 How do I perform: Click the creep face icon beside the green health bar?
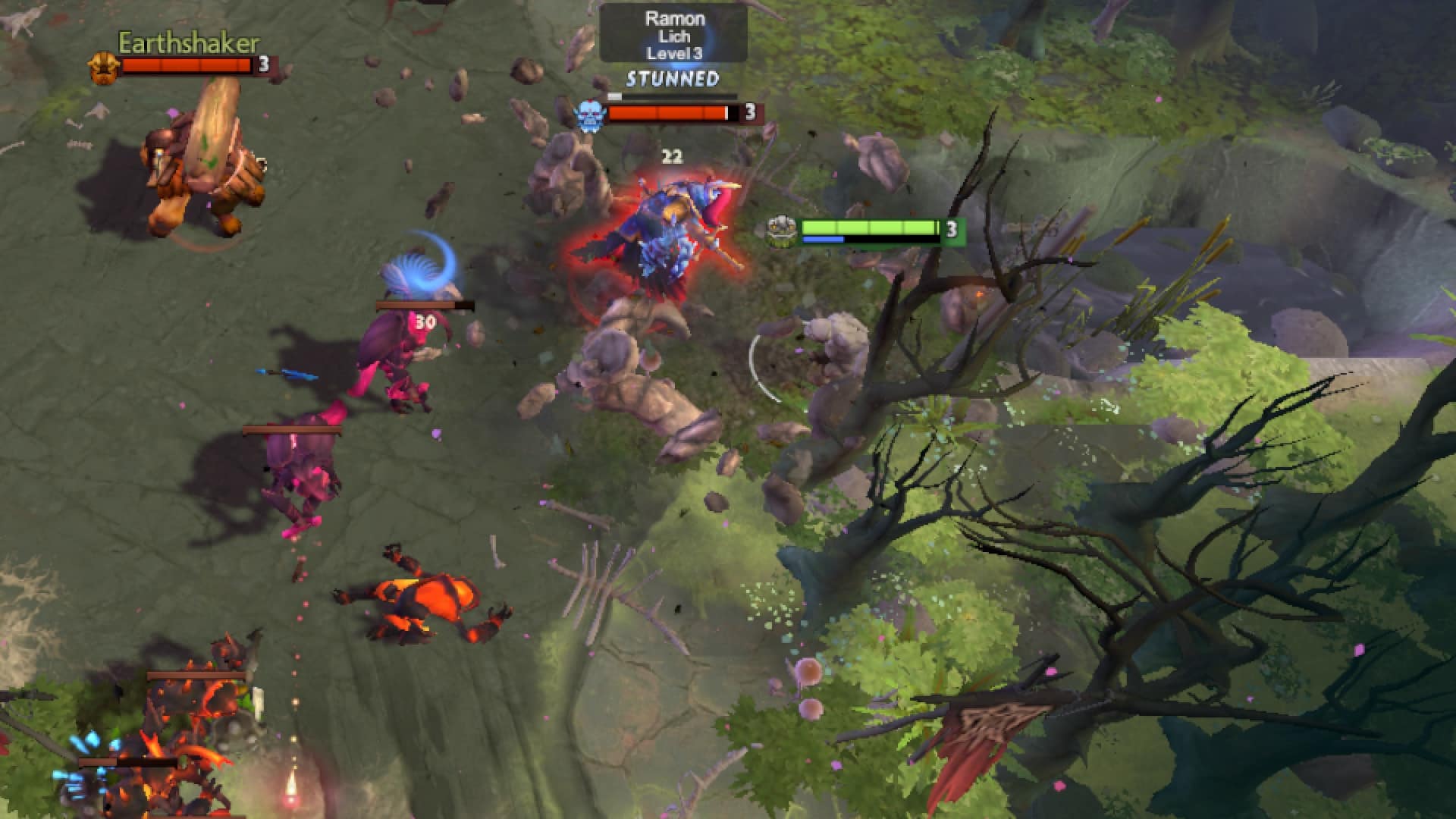[x=782, y=229]
